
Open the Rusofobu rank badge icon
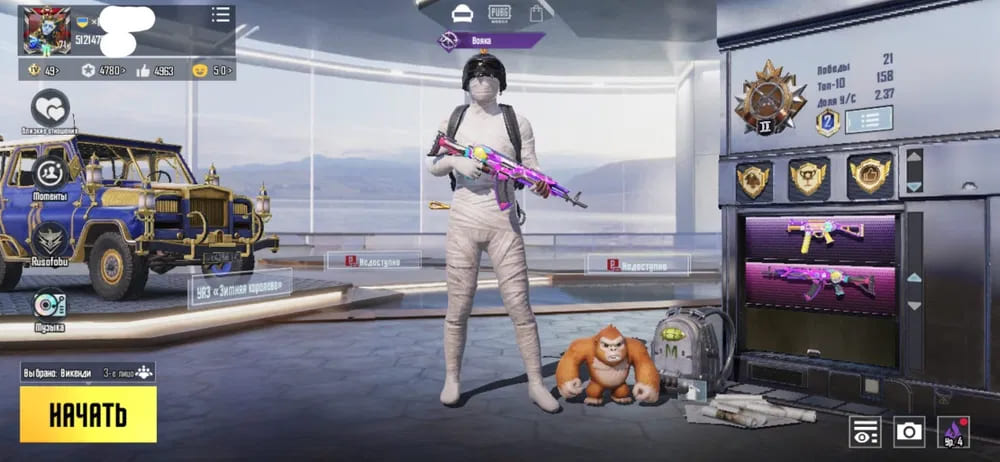coord(49,239)
